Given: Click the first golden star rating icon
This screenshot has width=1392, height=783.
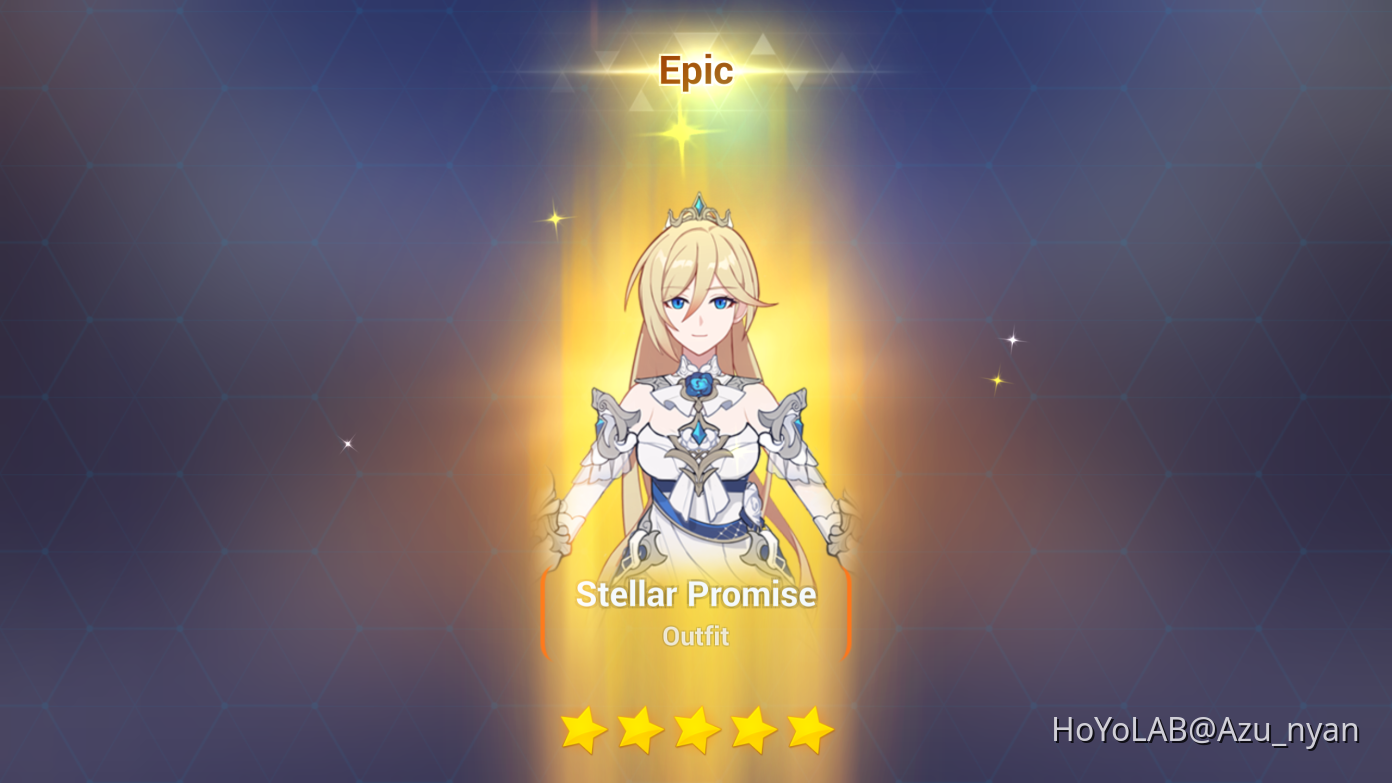Looking at the screenshot, I should click(x=583, y=730).
